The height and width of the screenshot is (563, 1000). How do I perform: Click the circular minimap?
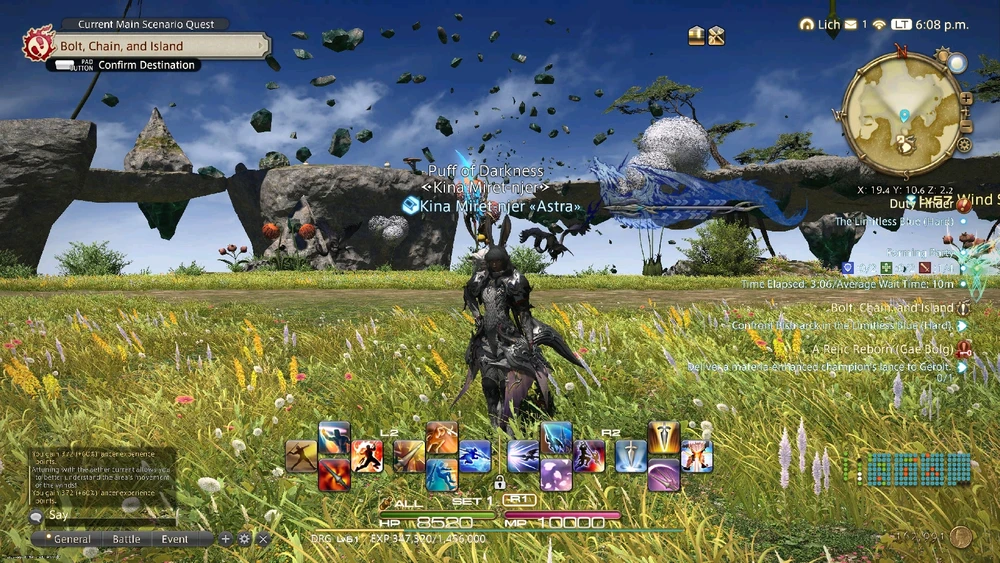(902, 112)
